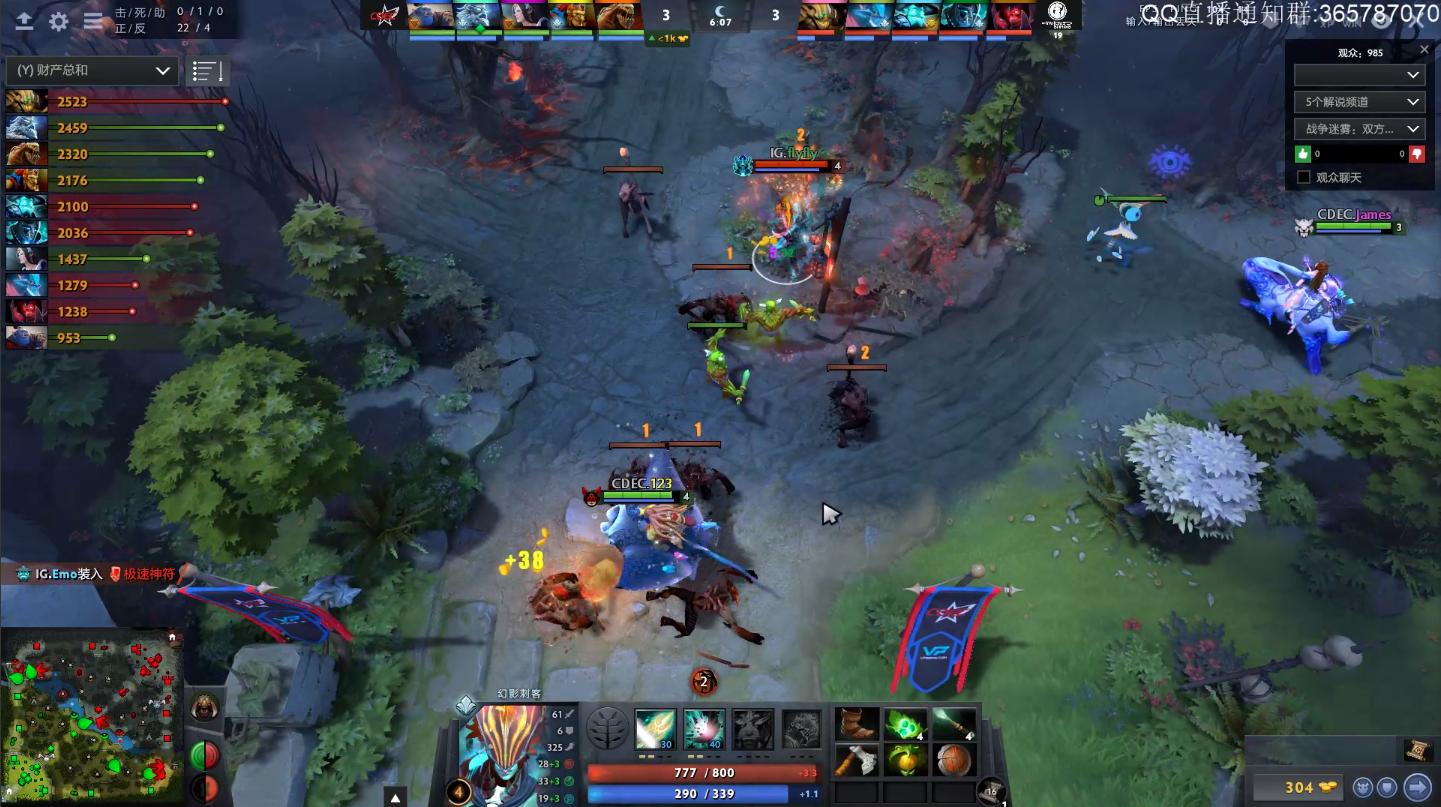This screenshot has width=1441, height=807.
Task: Click the thumbs-up like button
Action: [x=1303, y=153]
